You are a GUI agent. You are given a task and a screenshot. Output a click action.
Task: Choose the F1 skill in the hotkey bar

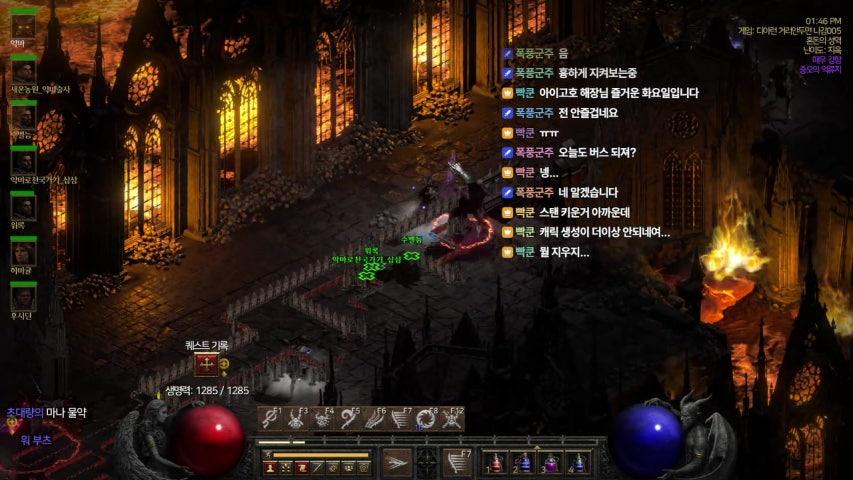270,419
